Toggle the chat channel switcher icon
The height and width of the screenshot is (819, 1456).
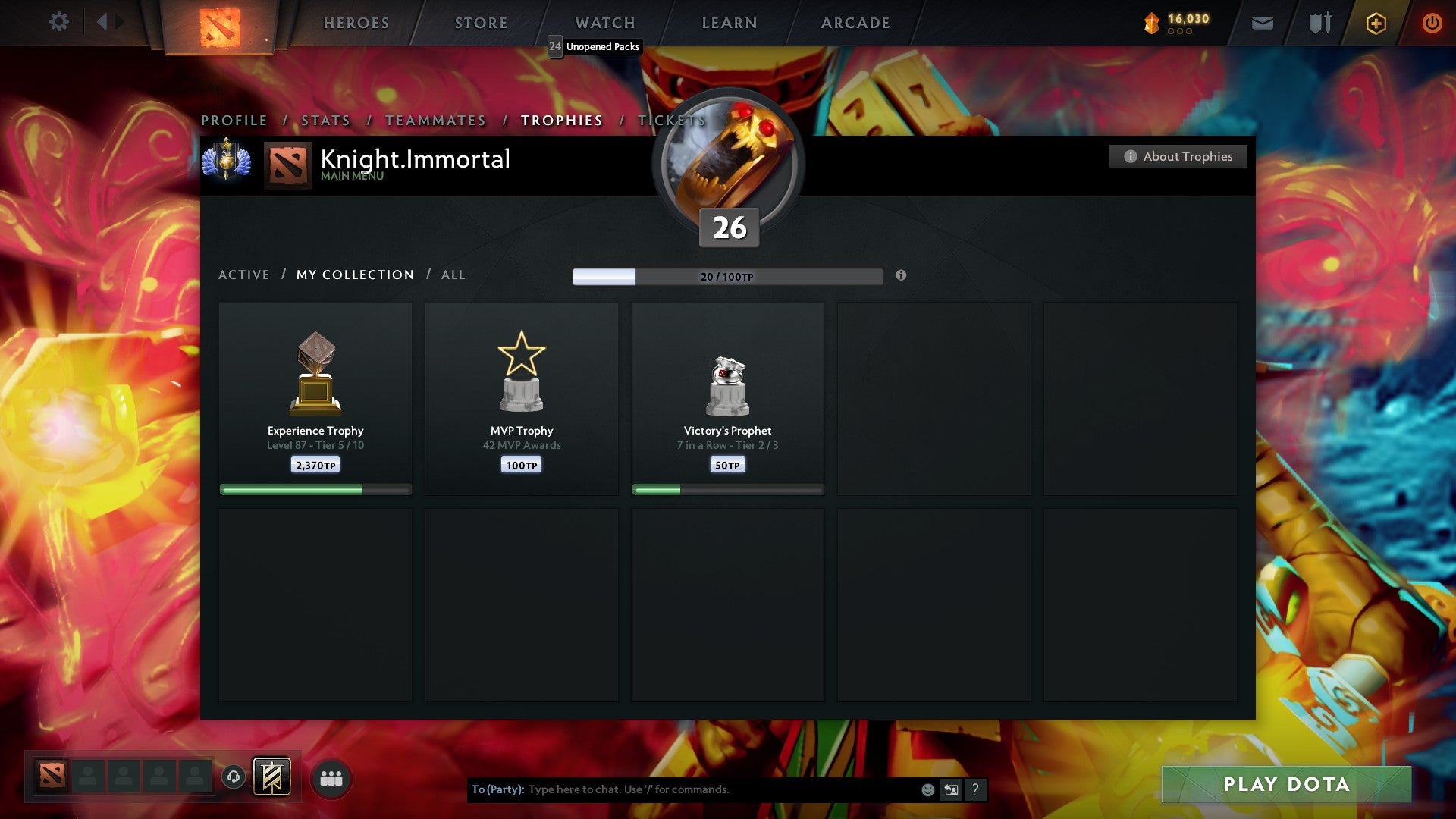pyautogui.click(x=950, y=789)
